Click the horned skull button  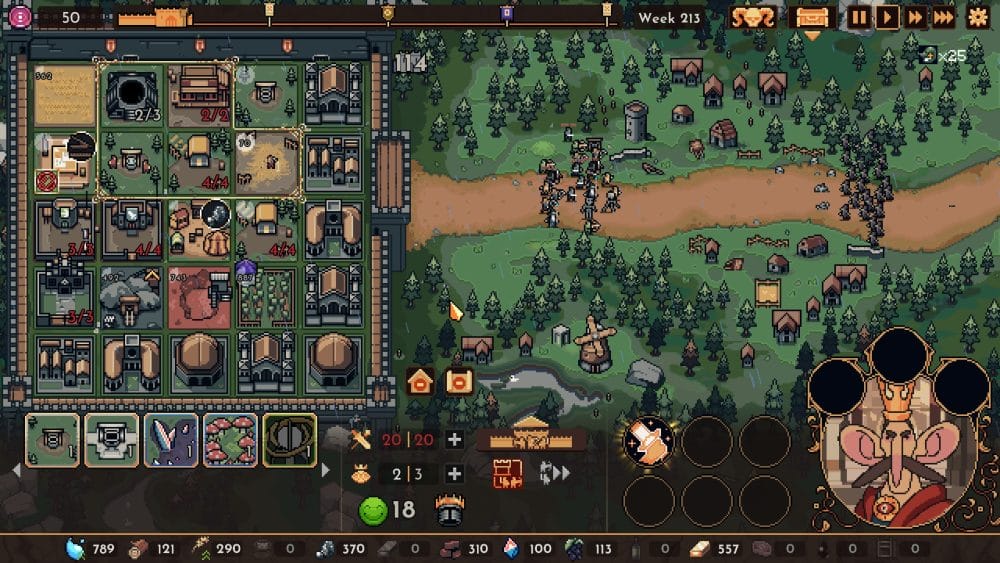click(752, 17)
